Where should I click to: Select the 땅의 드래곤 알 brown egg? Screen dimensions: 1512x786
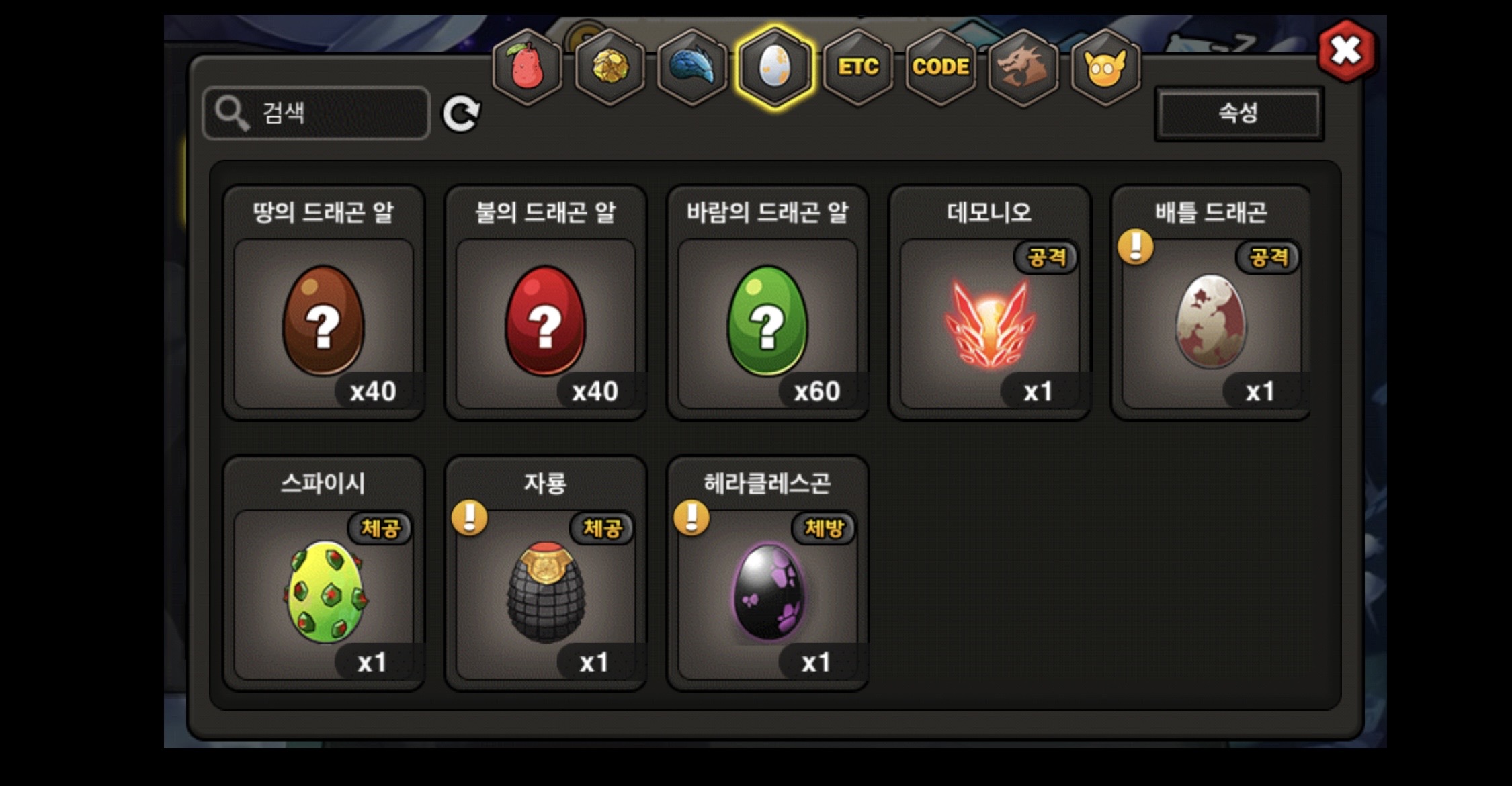324,321
